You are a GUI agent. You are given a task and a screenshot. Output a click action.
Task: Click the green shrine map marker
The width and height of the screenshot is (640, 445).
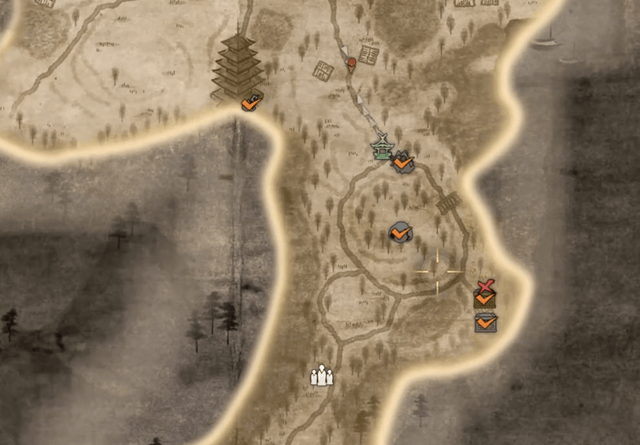coord(381,150)
